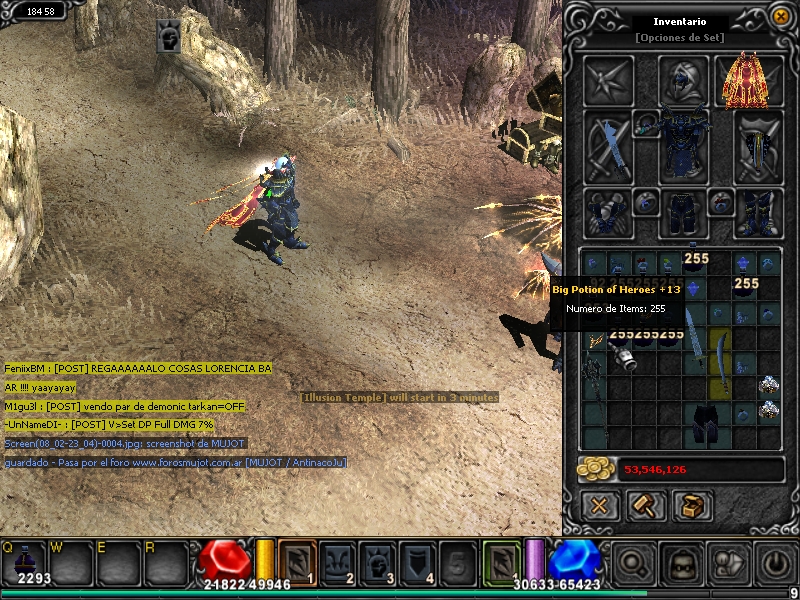Click the equipped blue sword weapon slot
Viewport: 800px width, 600px height.
click(x=608, y=146)
